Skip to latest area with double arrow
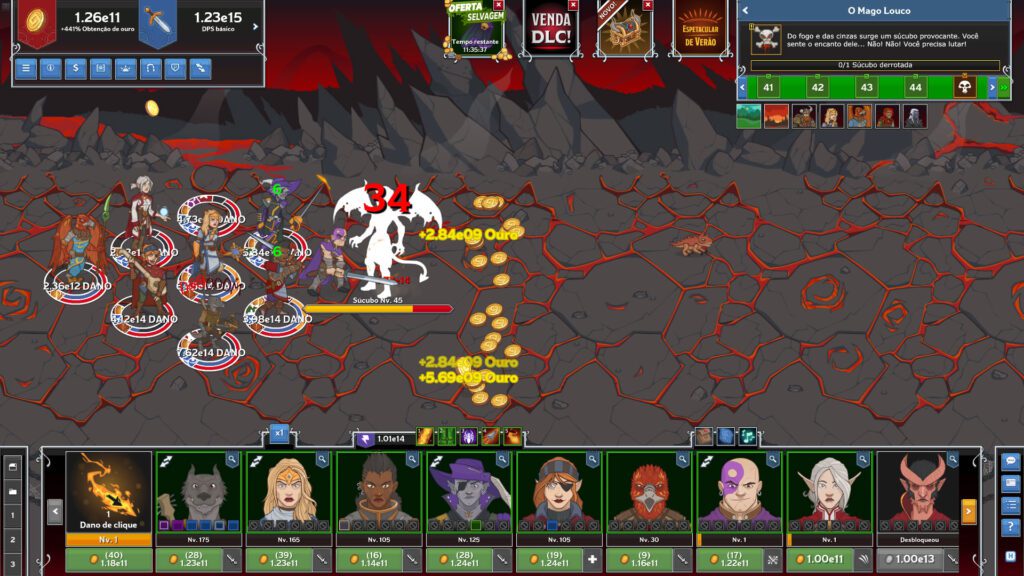The height and width of the screenshot is (576, 1024). pos(1003,87)
